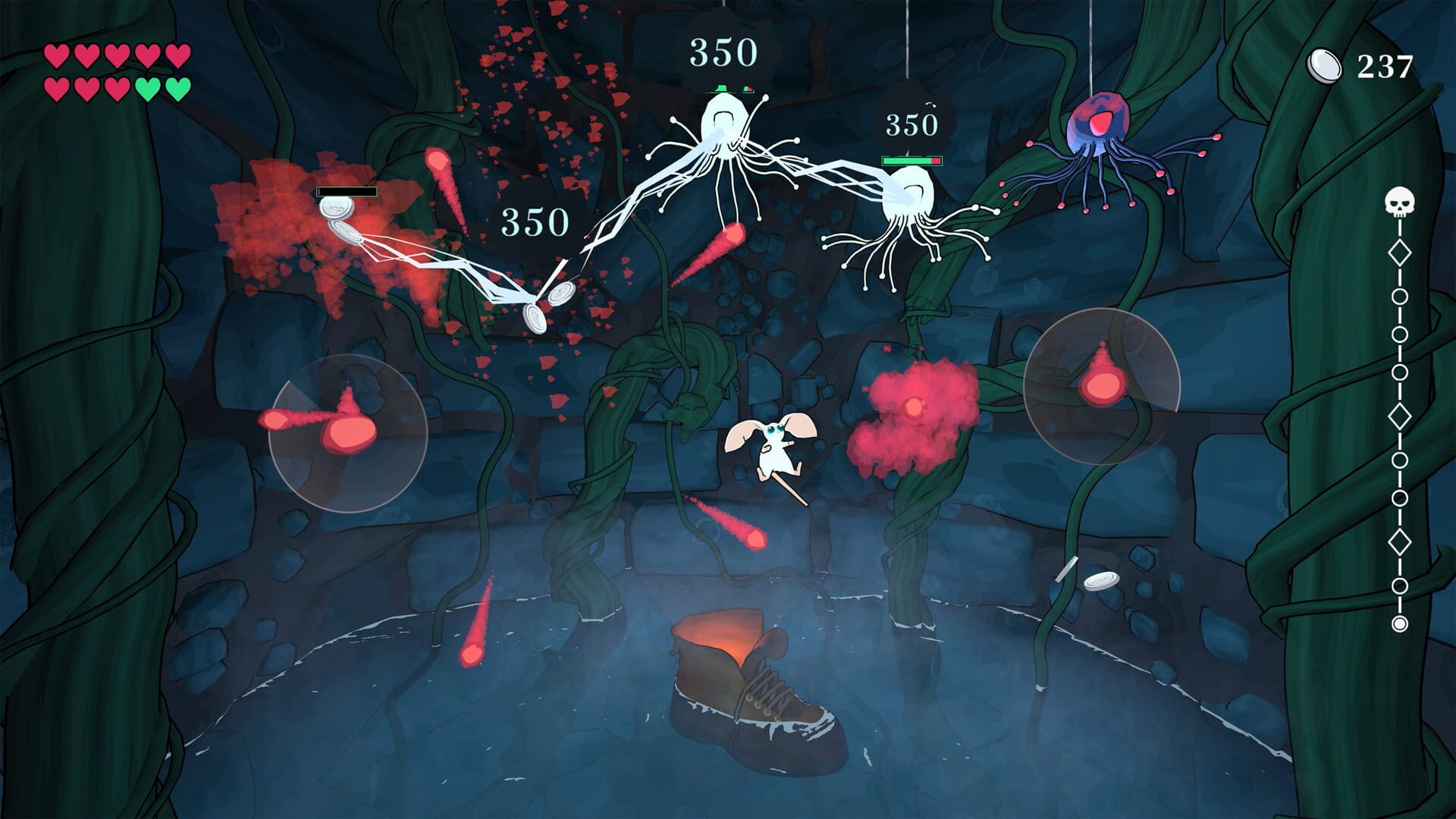The image size is (1456, 819).
Task: Select the 350 damage label near the left web
Action: (532, 222)
